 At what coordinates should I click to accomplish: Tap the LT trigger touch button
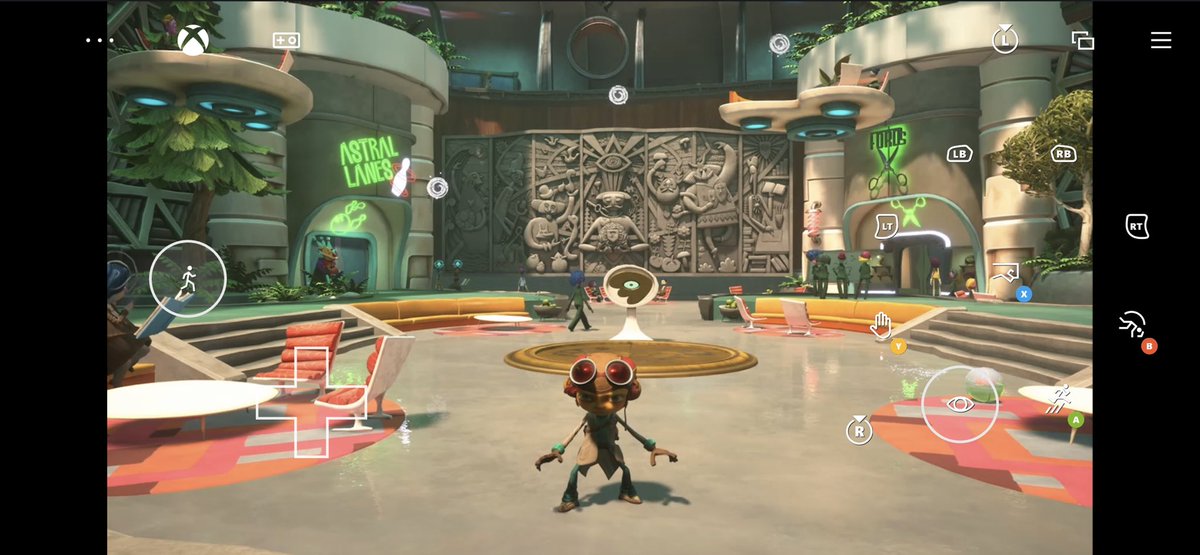pos(886,227)
